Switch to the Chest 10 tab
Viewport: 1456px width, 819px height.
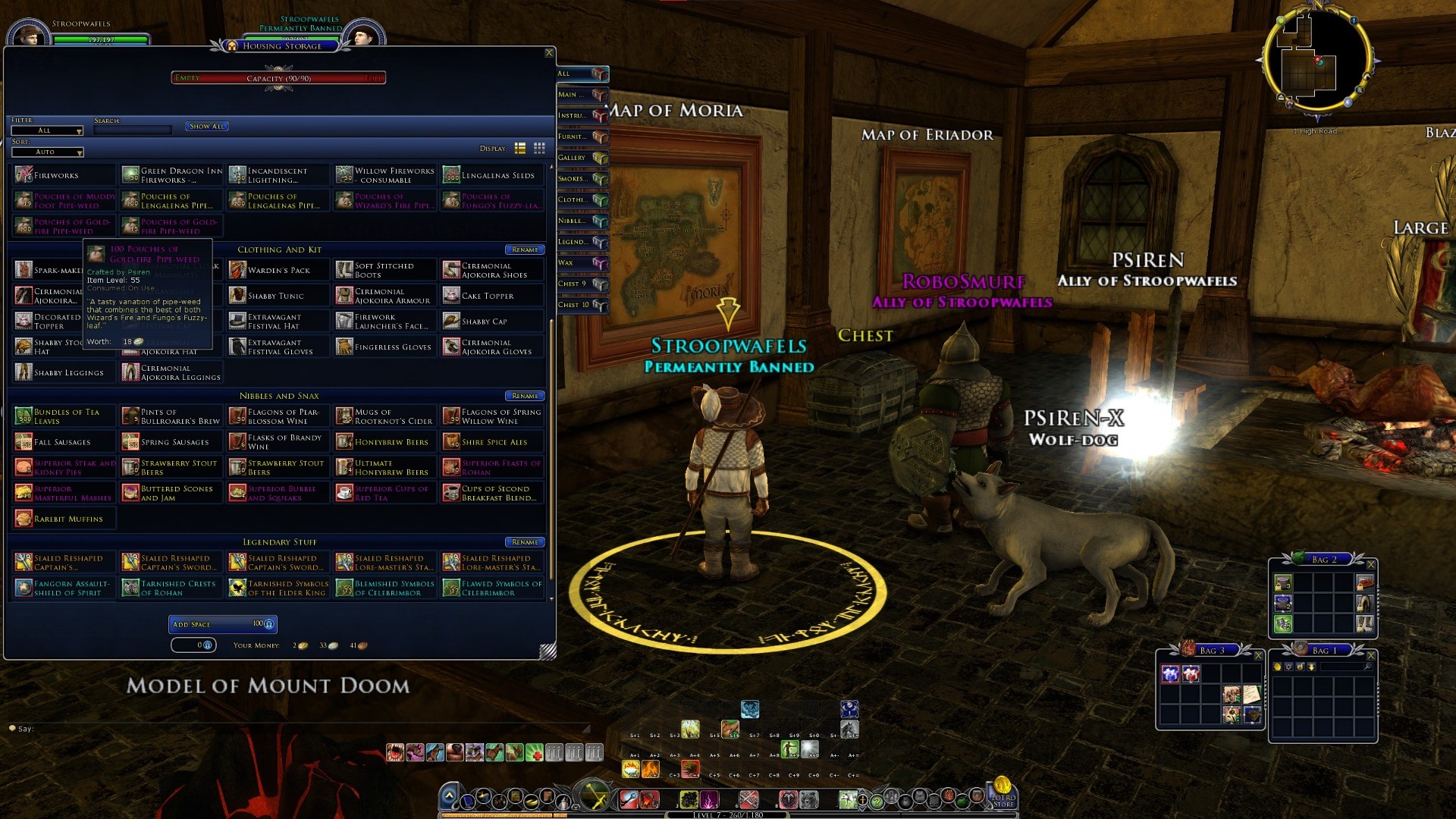point(582,305)
